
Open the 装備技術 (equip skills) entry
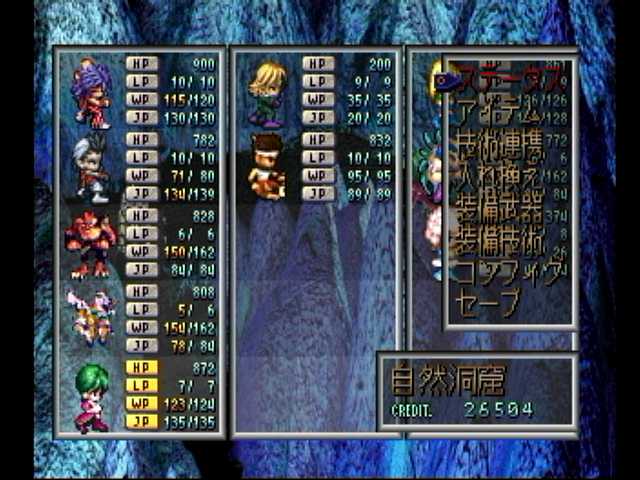coord(500,242)
